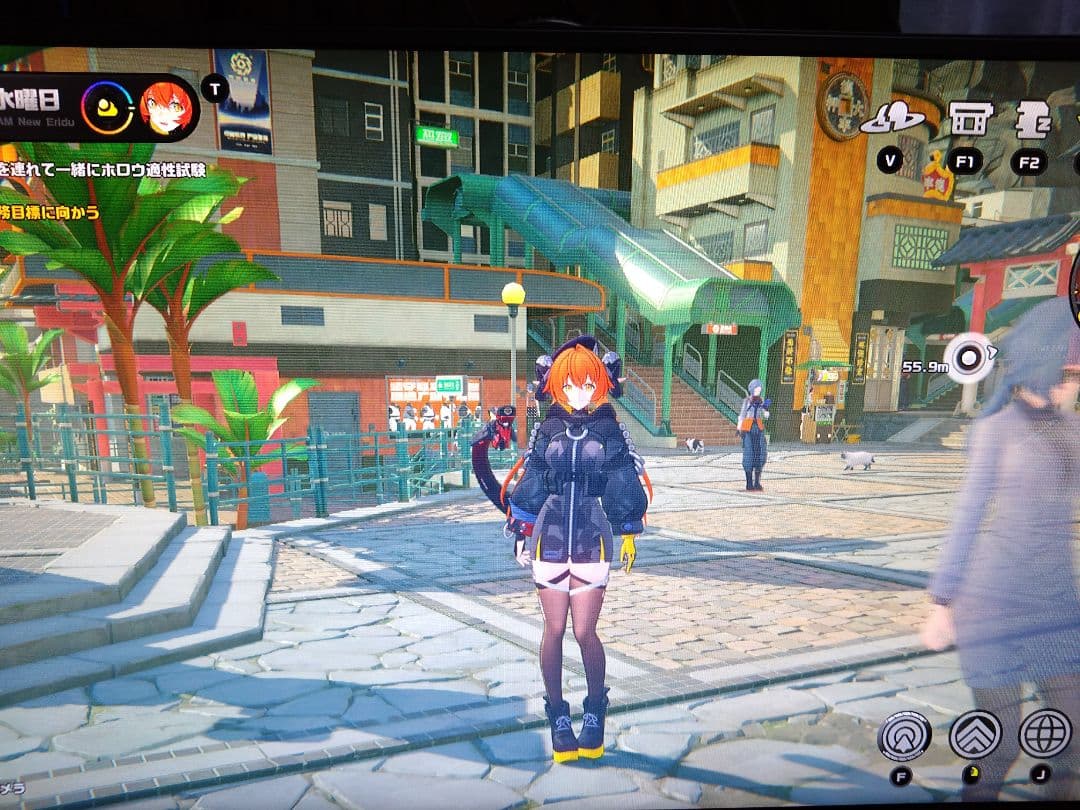
Task: Open the time-of-day clock dial
Action: (x=107, y=108)
